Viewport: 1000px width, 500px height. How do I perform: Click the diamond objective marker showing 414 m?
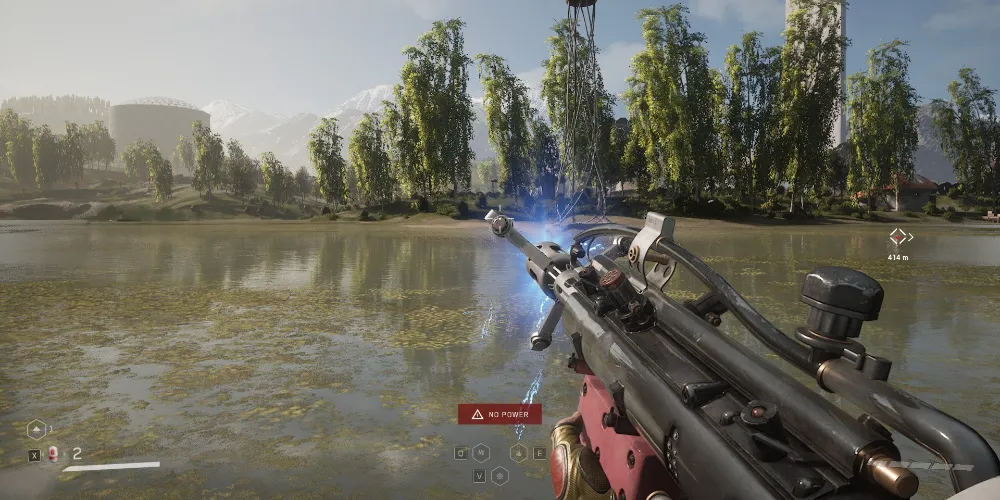point(898,237)
